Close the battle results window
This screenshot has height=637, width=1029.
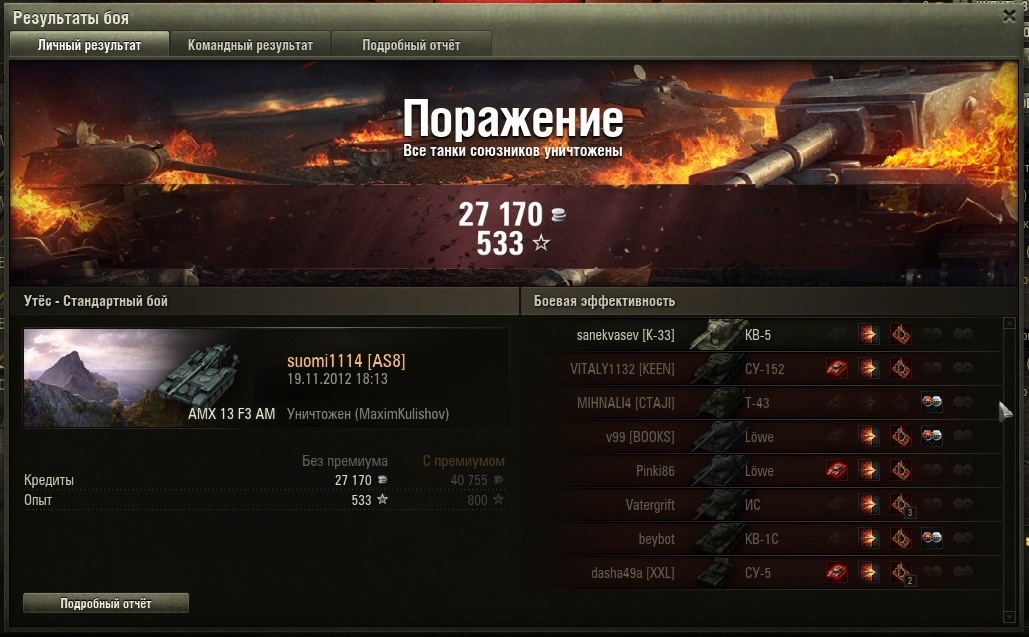(x=1009, y=16)
